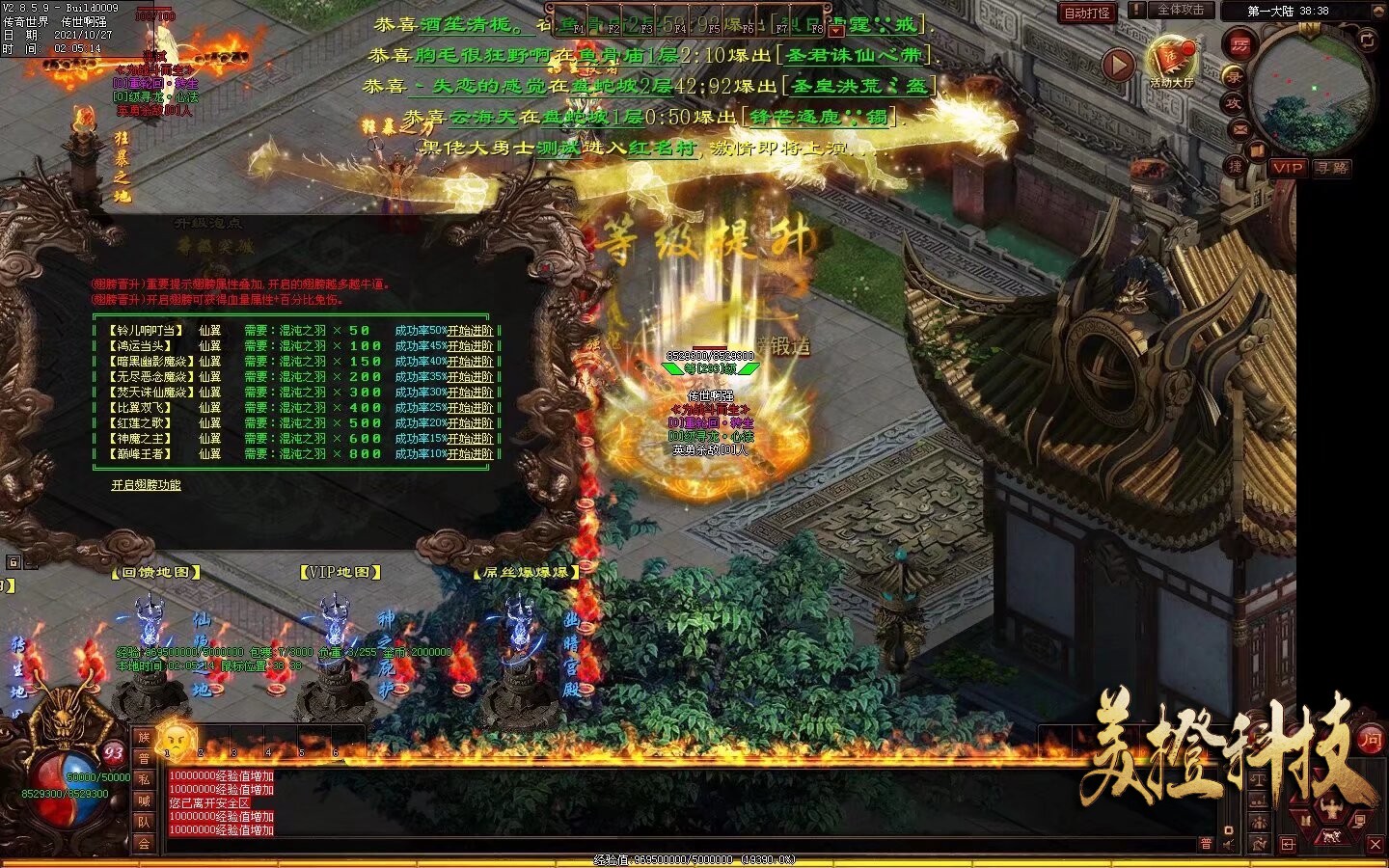The height and width of the screenshot is (868, 1389).
Task: Click the 开启翅膀功能 link
Action: coord(146,485)
